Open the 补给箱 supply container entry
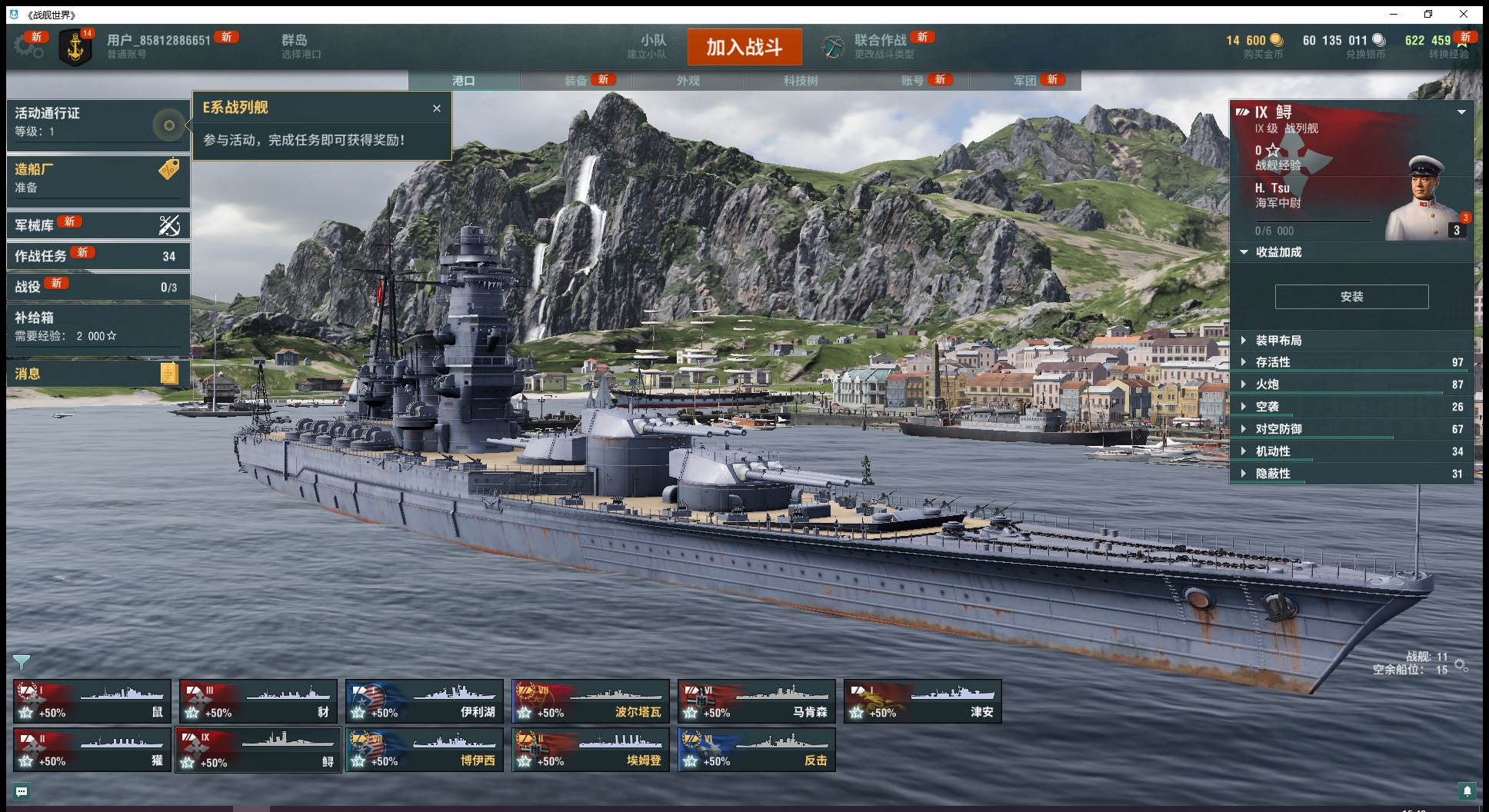1489x812 pixels. [98, 326]
